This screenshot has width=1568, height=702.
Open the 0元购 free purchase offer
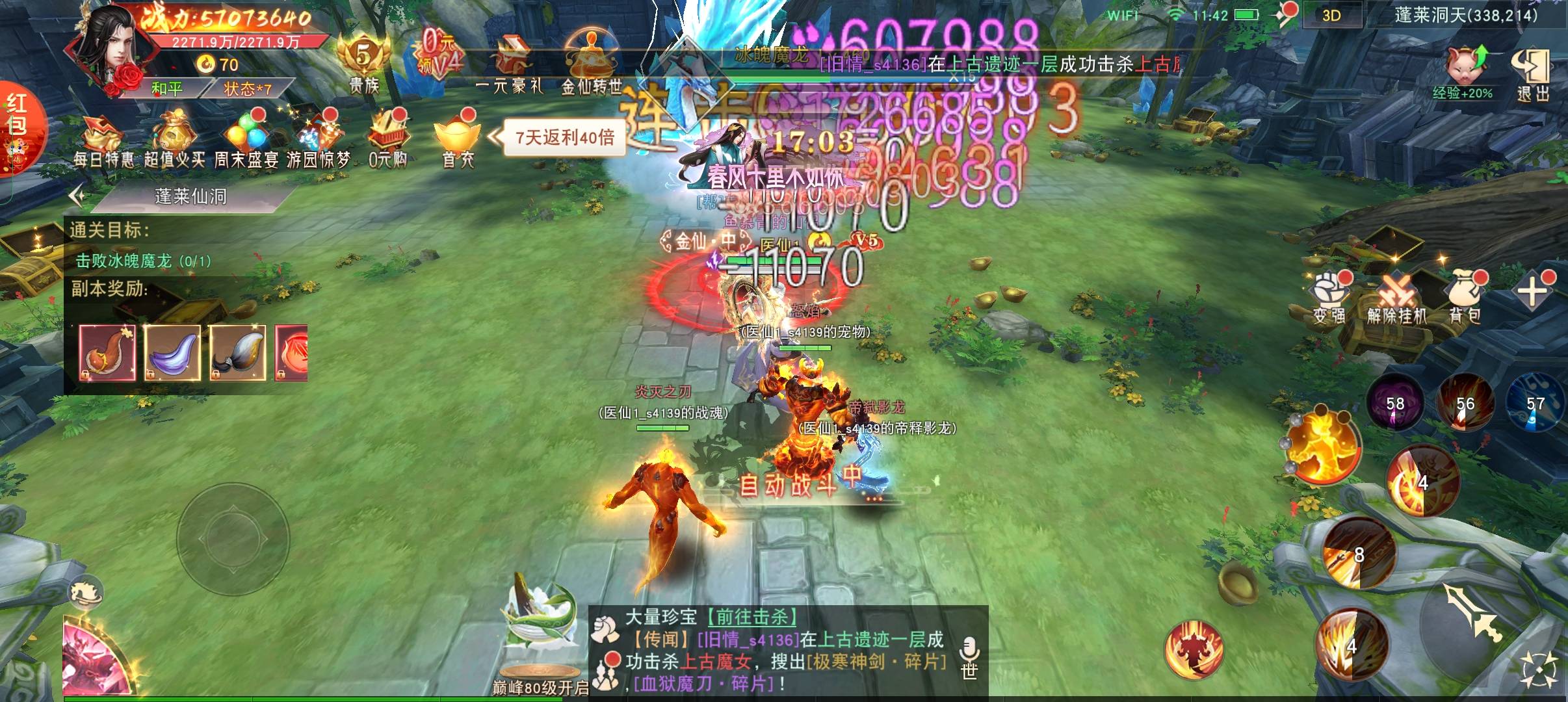click(388, 140)
